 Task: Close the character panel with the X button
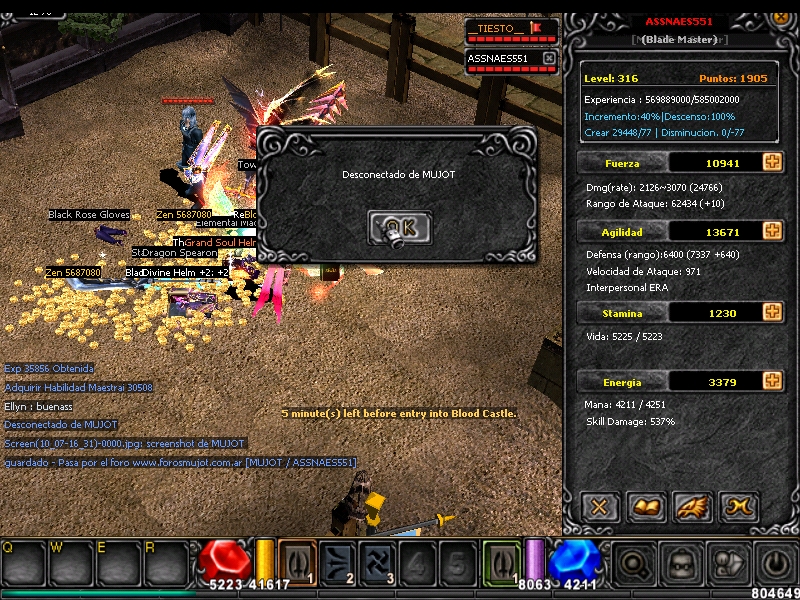click(599, 507)
